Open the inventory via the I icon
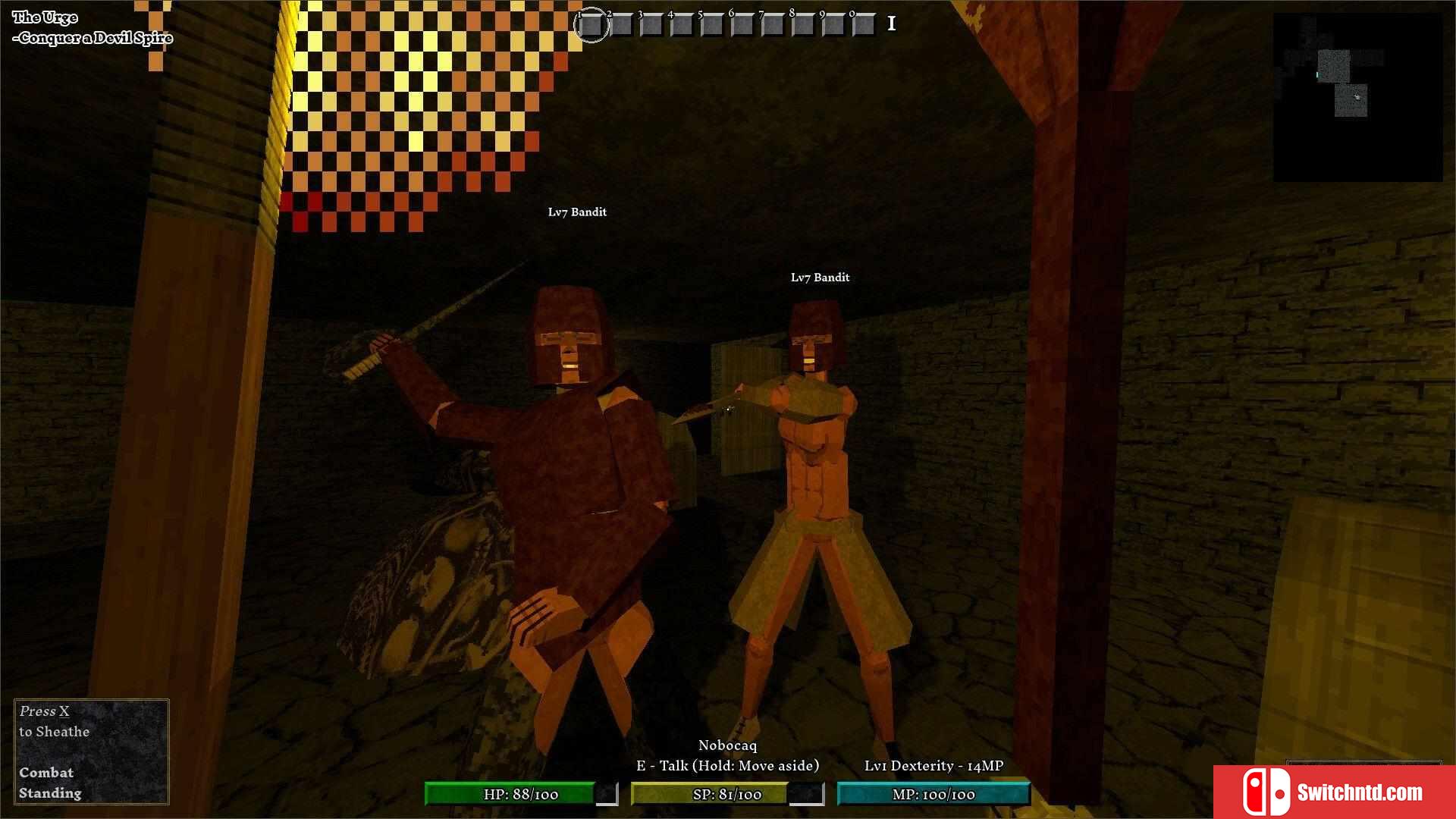The height and width of the screenshot is (819, 1456). point(891,23)
